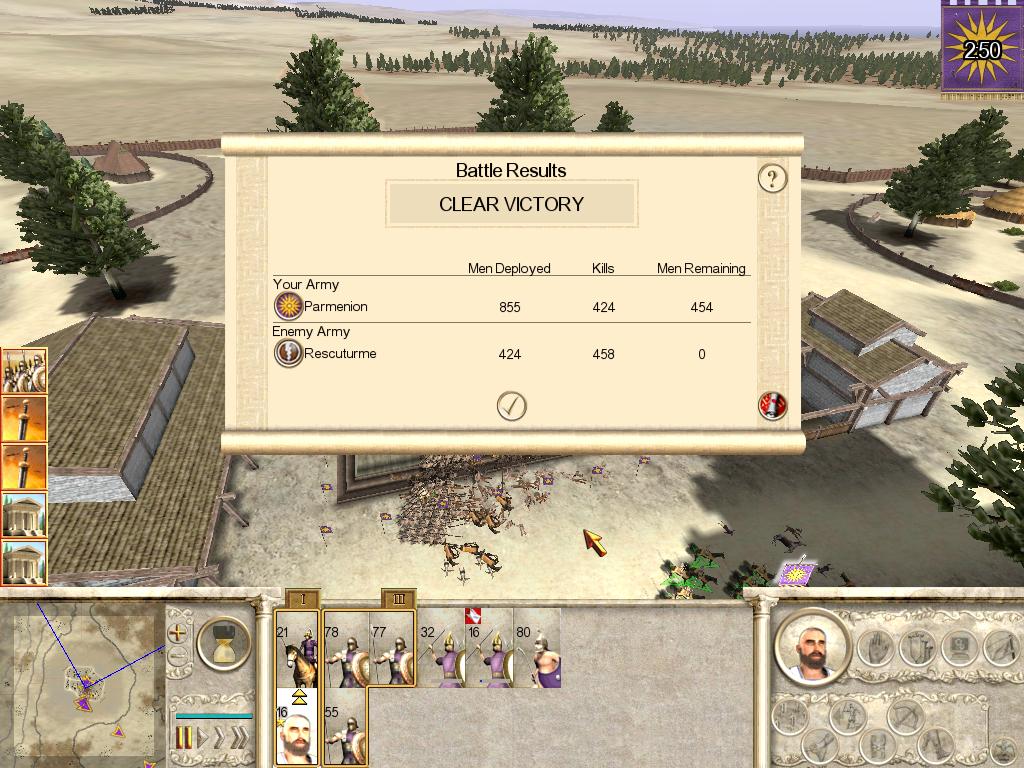This screenshot has height=768, width=1024.
Task: Zoom out the battle minimap with the minus button
Action: pyautogui.click(x=178, y=657)
